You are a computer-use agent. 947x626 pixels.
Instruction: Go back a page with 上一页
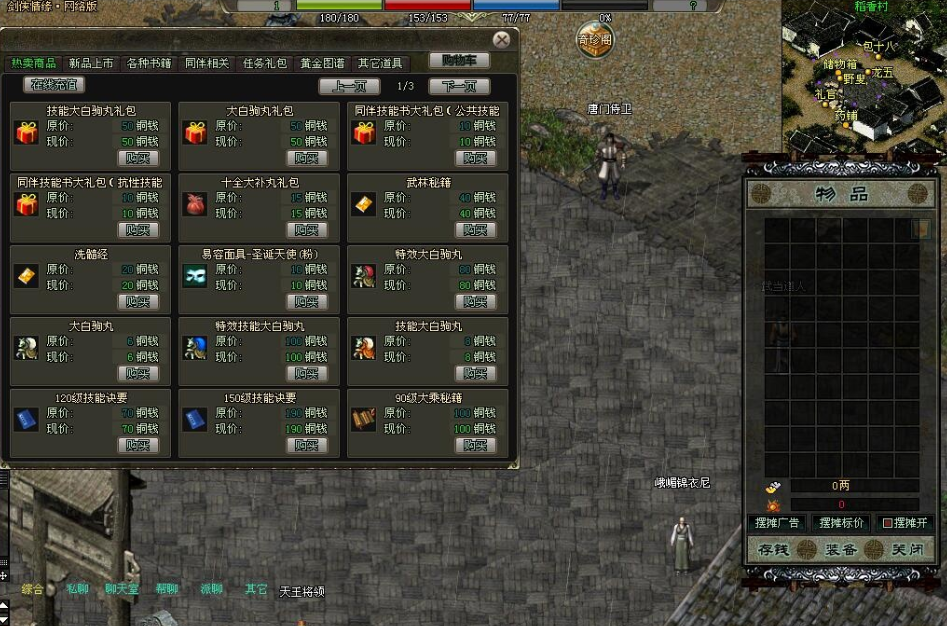click(349, 86)
